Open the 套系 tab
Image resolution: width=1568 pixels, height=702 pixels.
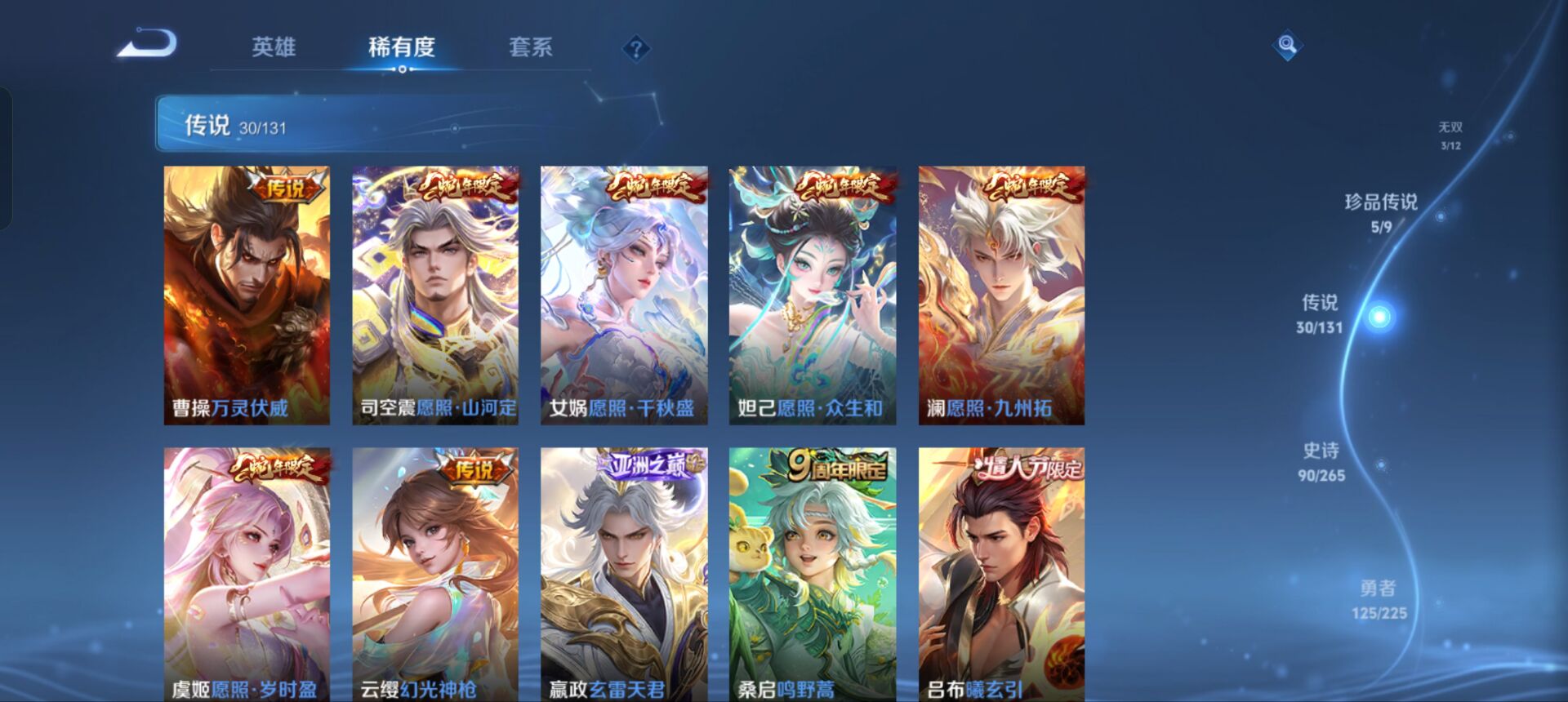529,49
